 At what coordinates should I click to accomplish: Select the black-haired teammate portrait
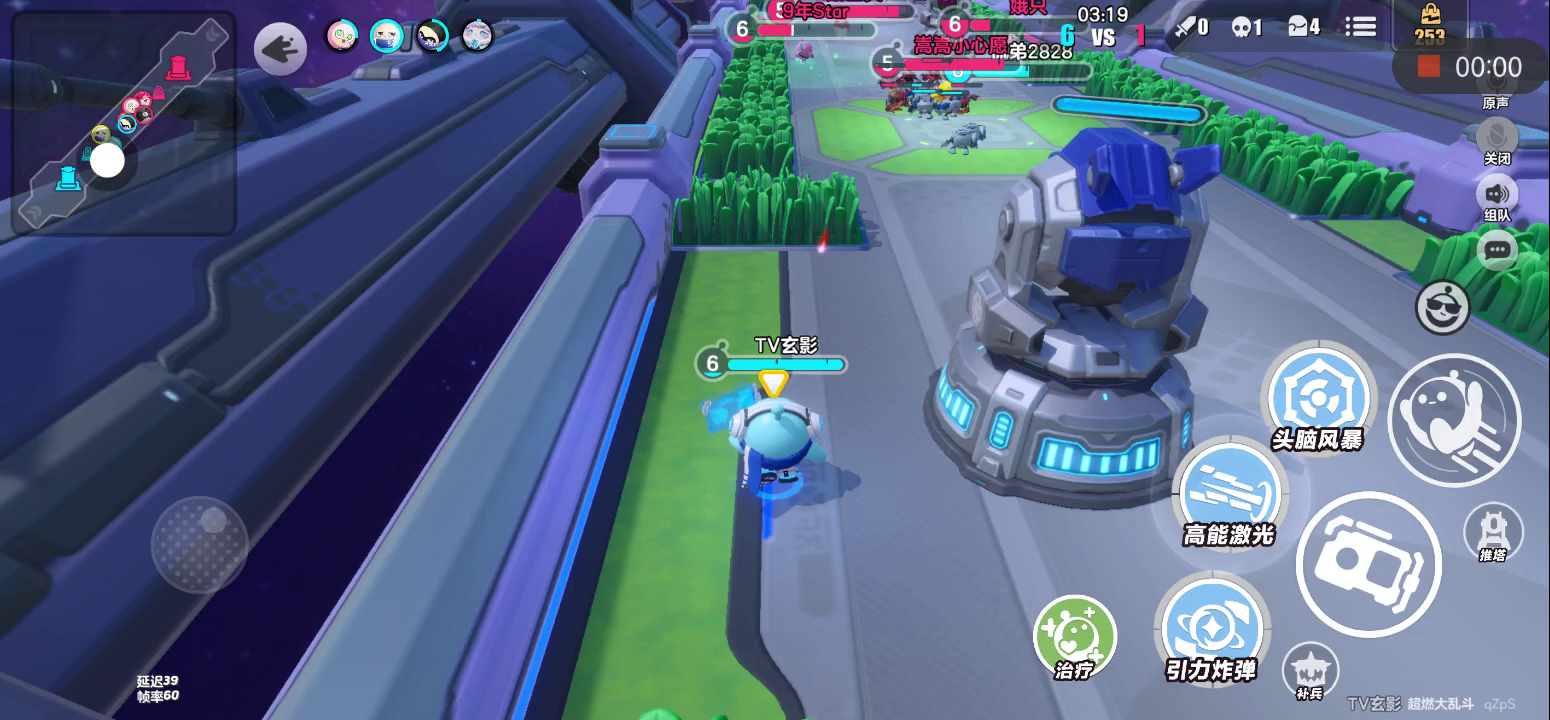click(432, 36)
